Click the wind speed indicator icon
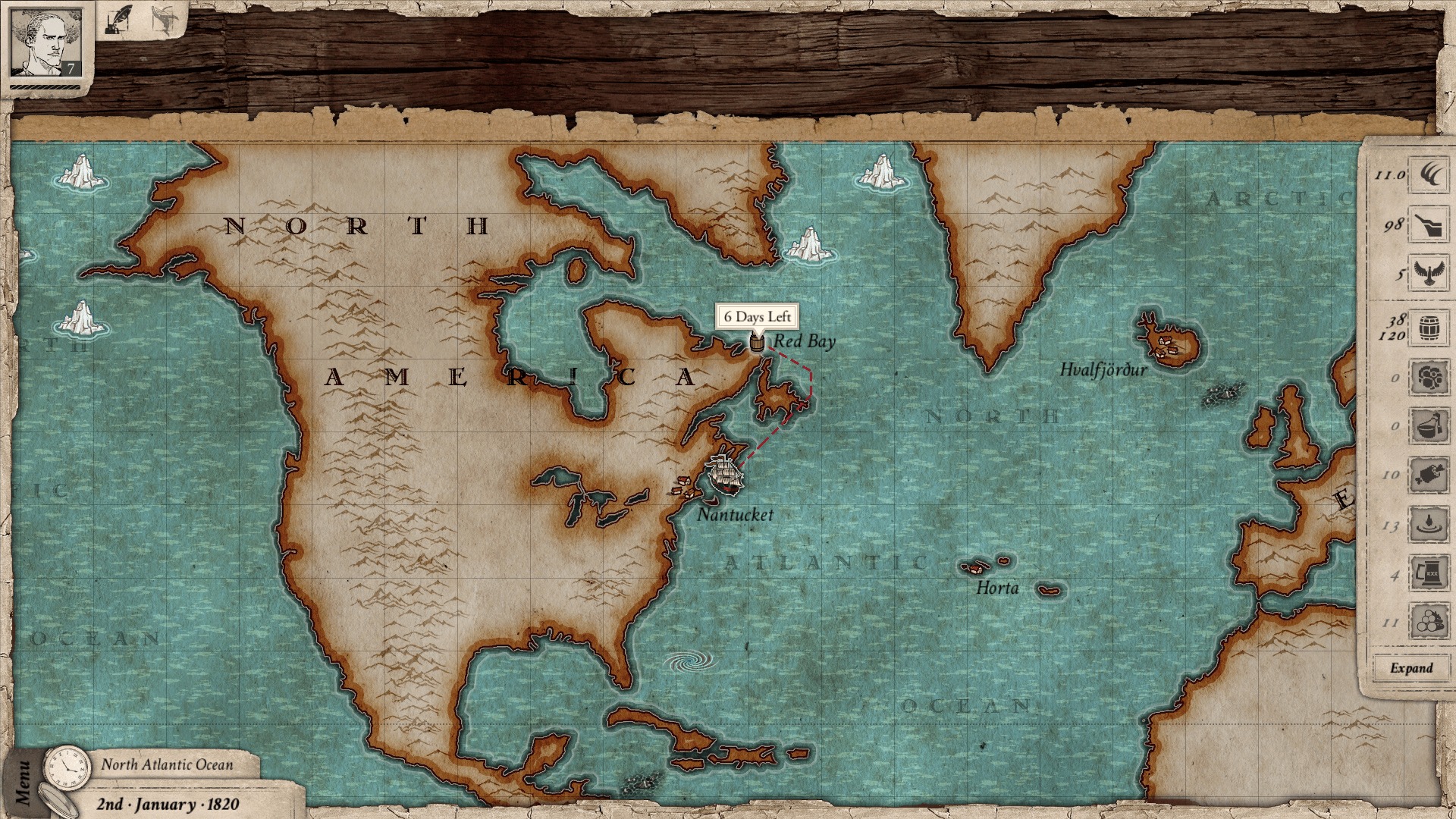This screenshot has height=819, width=1456. click(x=1426, y=177)
